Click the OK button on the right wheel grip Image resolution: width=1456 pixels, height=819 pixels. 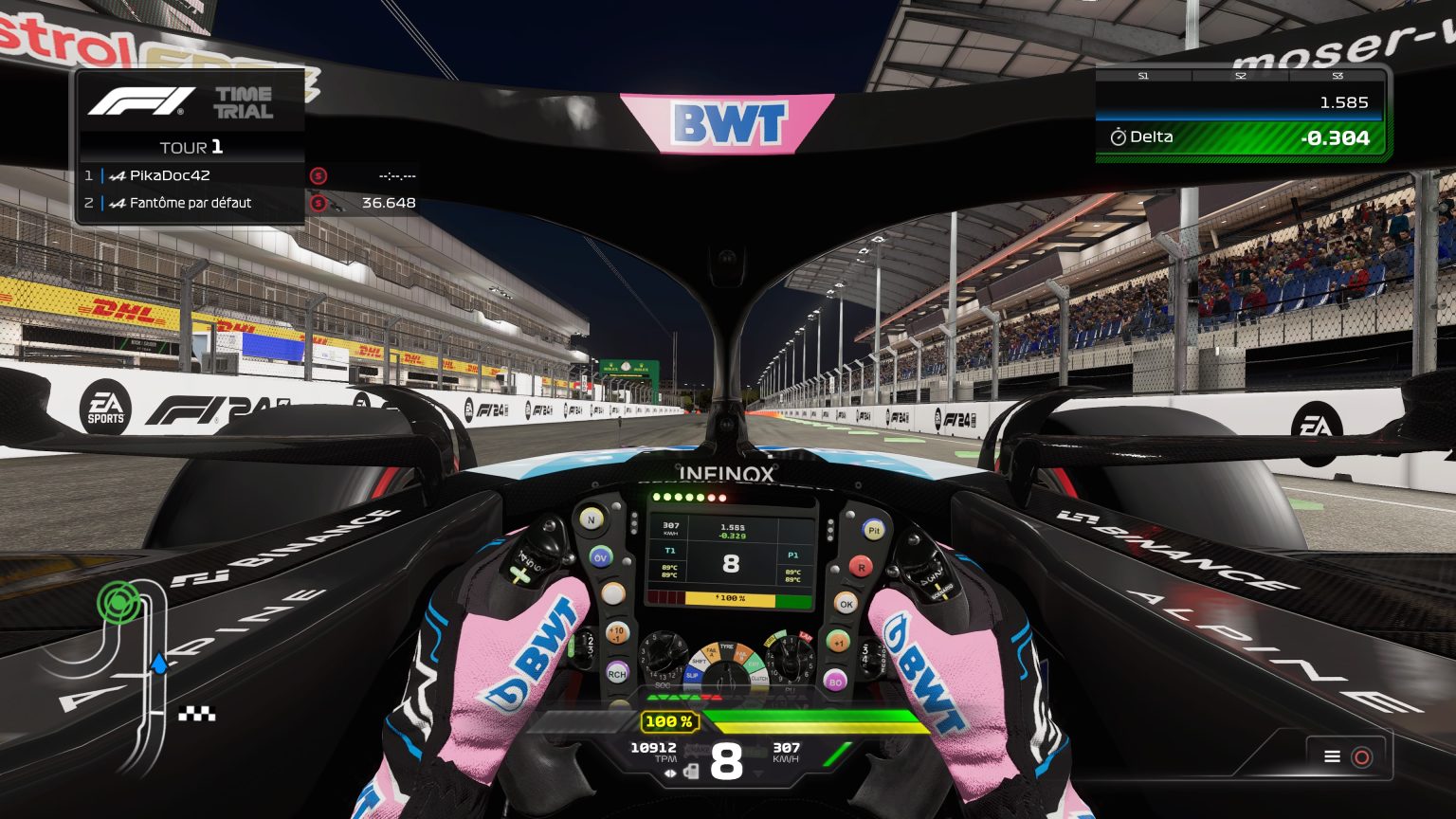point(847,603)
